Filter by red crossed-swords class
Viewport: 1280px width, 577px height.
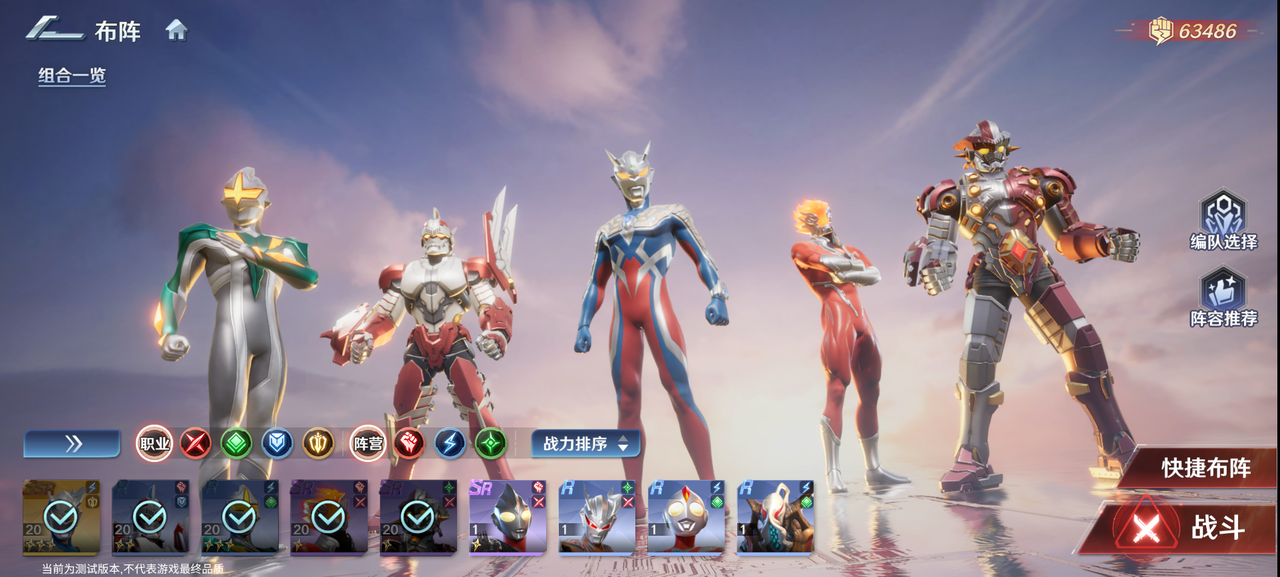tap(196, 443)
